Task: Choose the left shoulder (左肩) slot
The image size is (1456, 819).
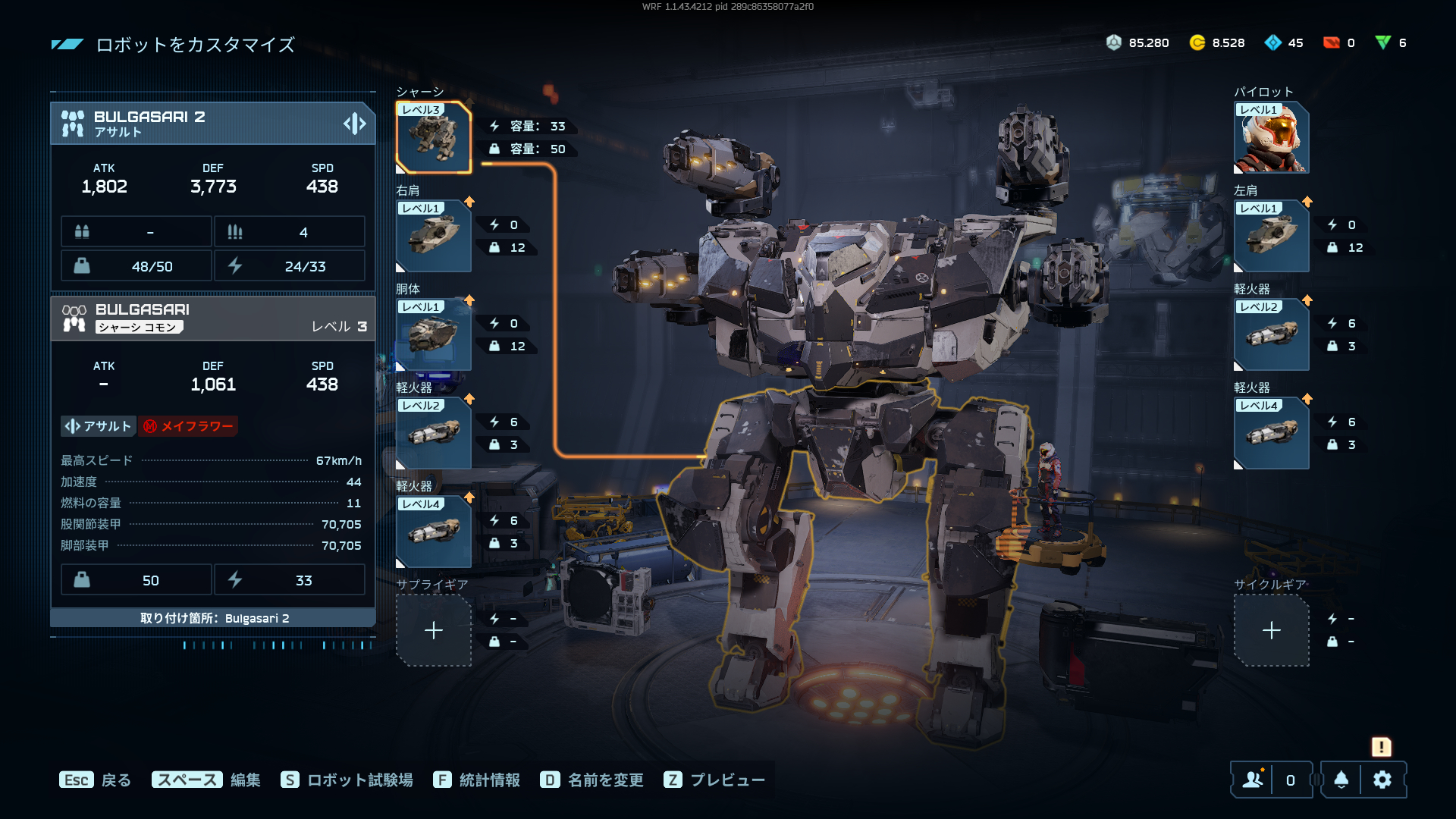Action: pos(1271,236)
